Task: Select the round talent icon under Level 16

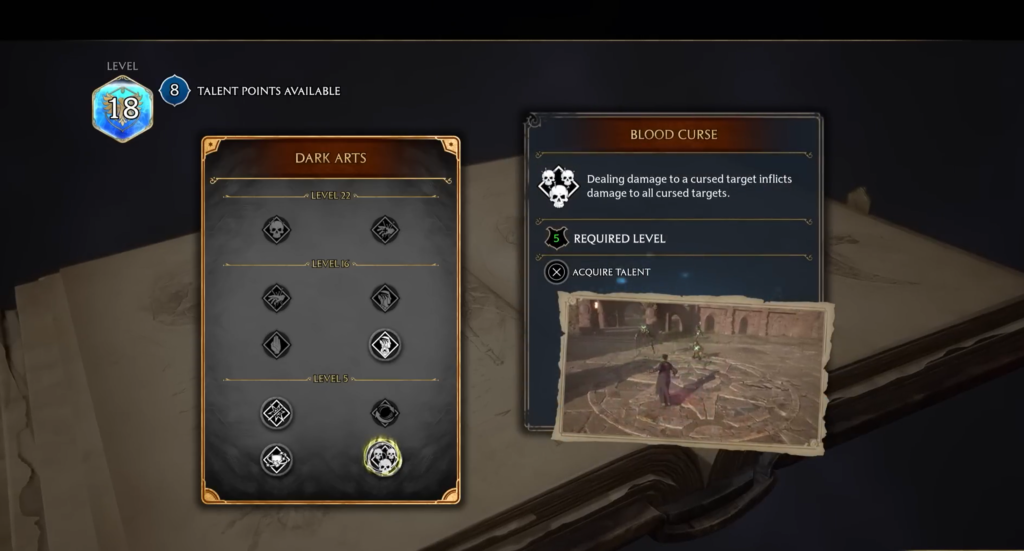Action: [384, 345]
